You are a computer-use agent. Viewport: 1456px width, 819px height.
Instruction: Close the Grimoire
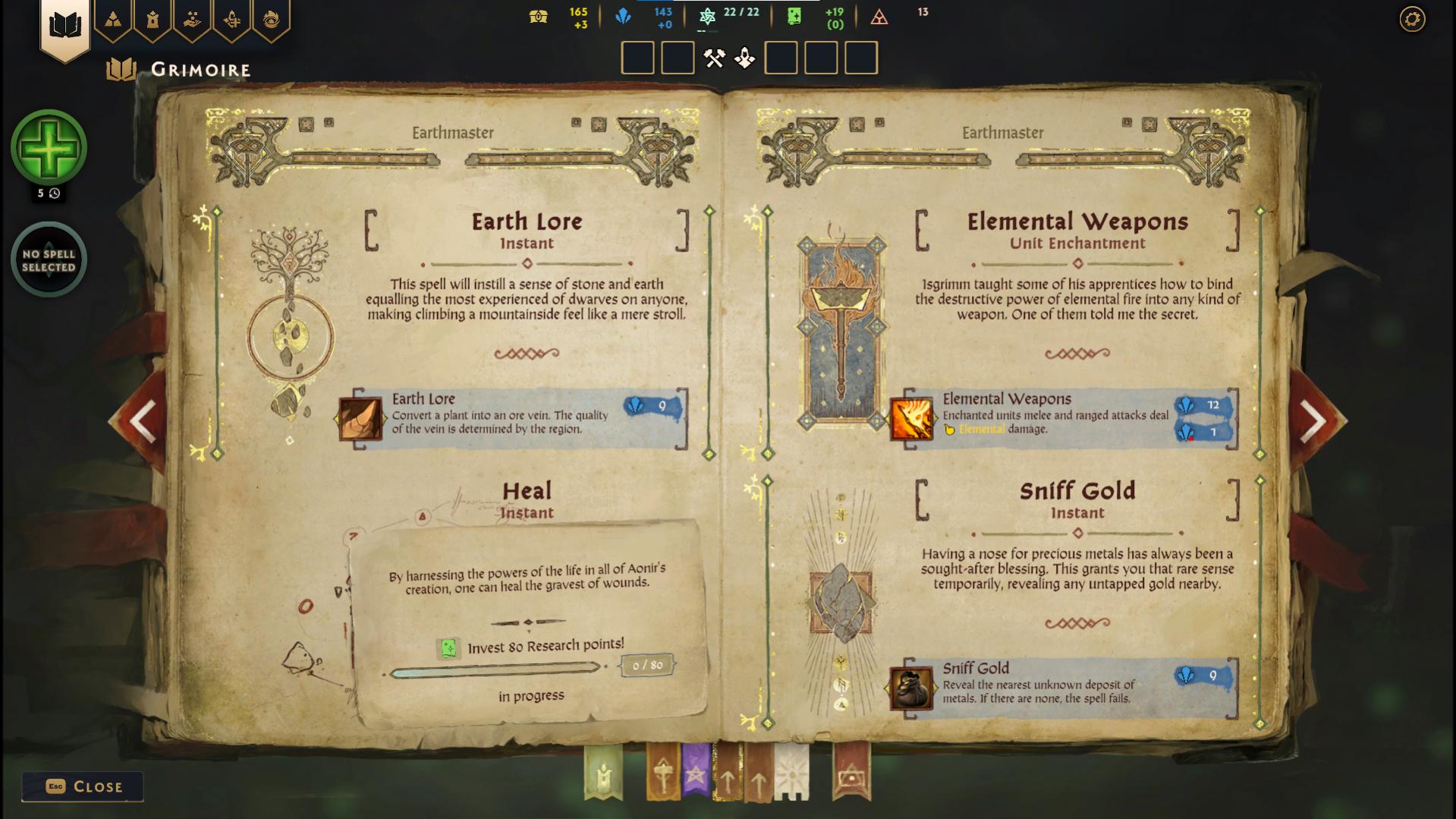[x=82, y=786]
